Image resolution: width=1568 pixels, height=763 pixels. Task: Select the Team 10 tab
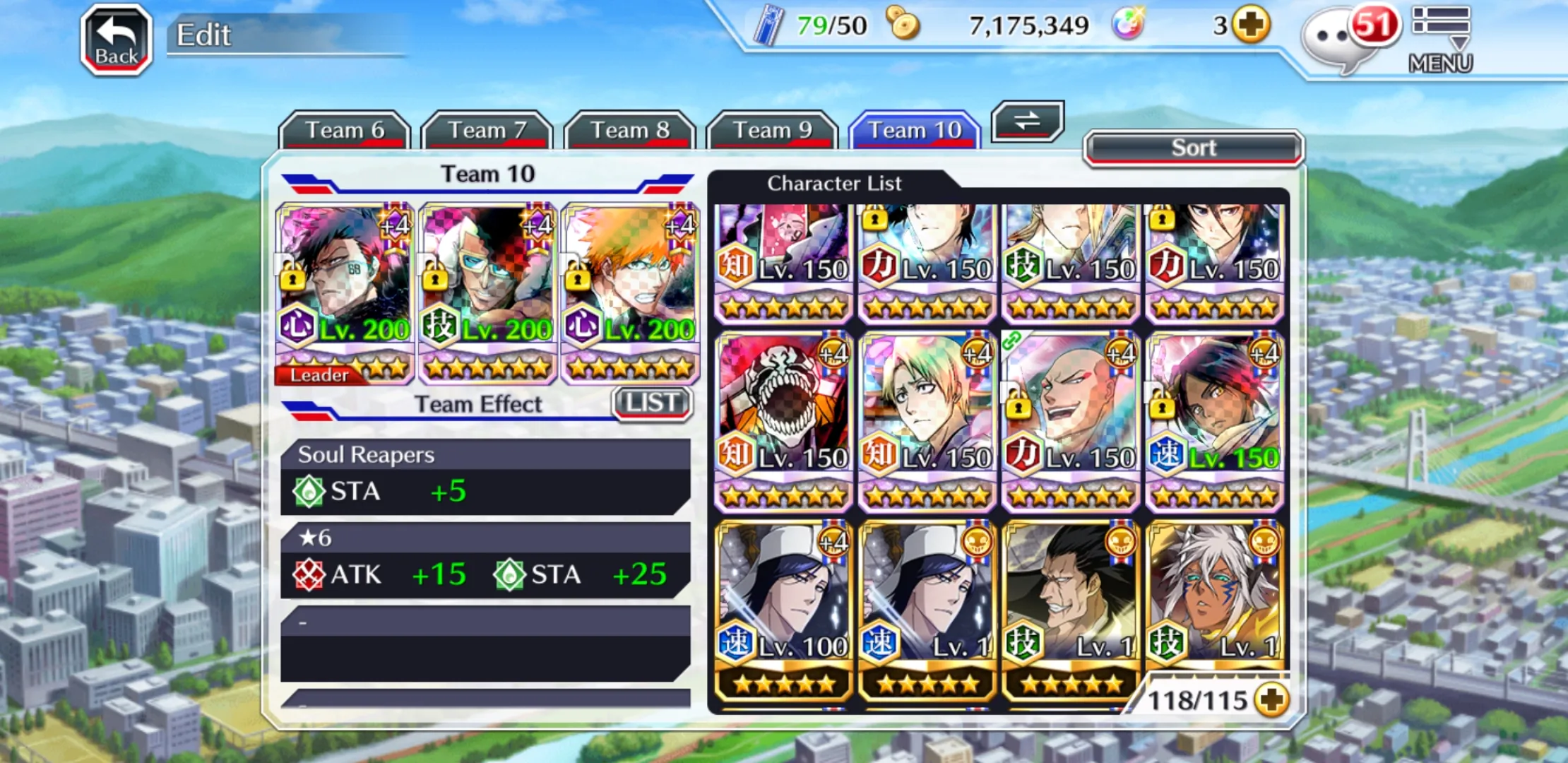915,131
